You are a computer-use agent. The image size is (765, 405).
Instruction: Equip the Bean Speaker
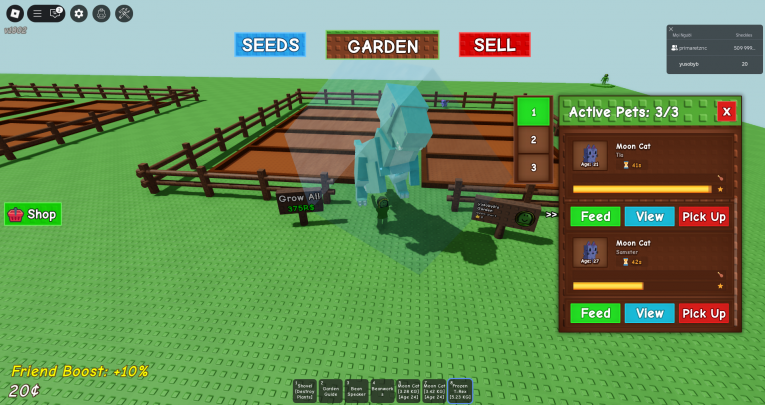[x=357, y=390]
